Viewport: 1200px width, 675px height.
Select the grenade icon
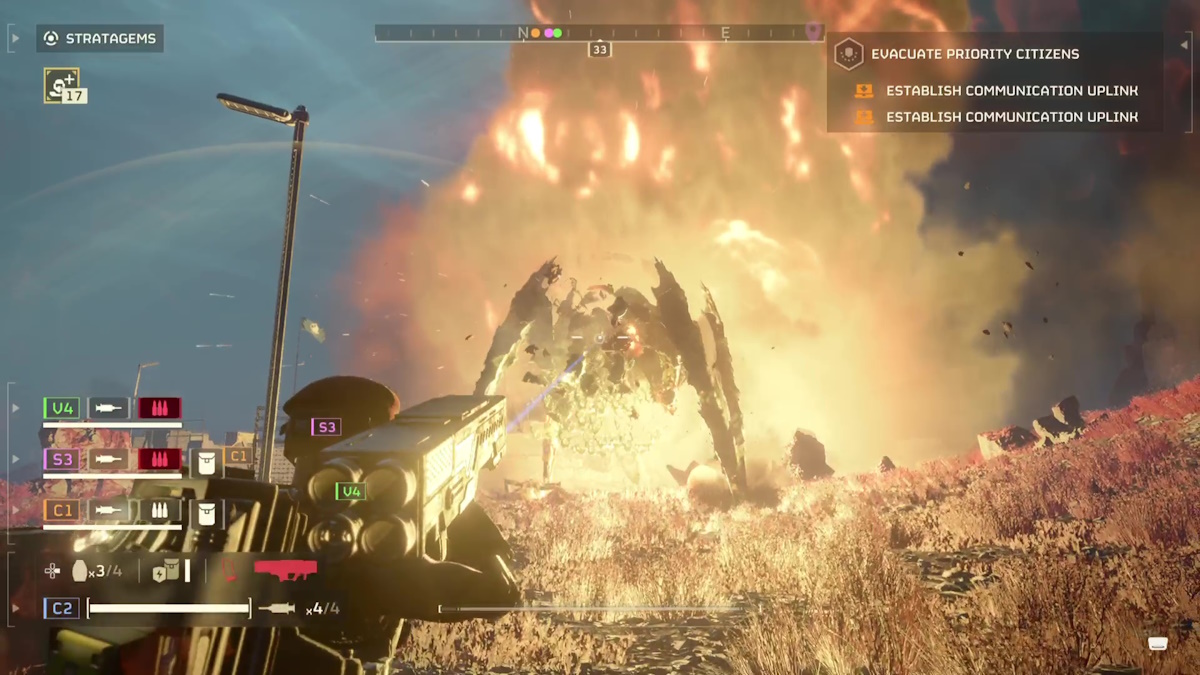pos(81,571)
